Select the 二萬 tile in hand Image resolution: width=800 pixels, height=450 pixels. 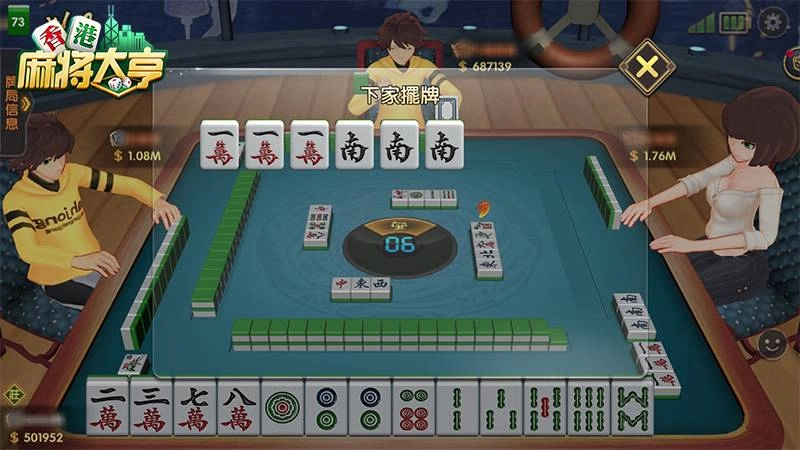tap(107, 409)
